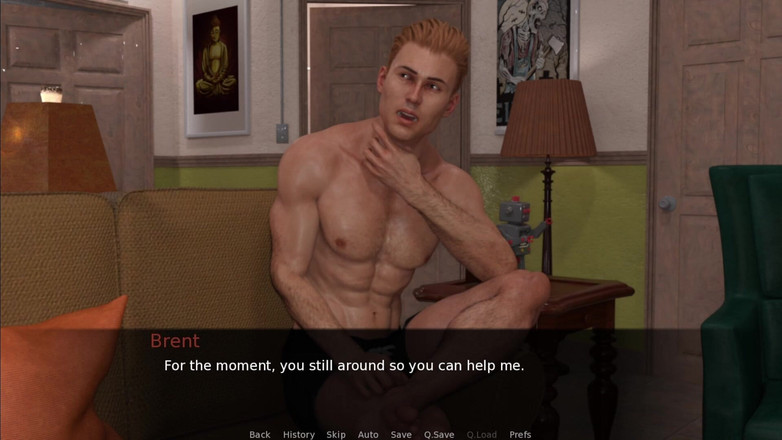Activate Skip to fast-forward dialogue
The image size is (782, 440).
click(x=336, y=435)
